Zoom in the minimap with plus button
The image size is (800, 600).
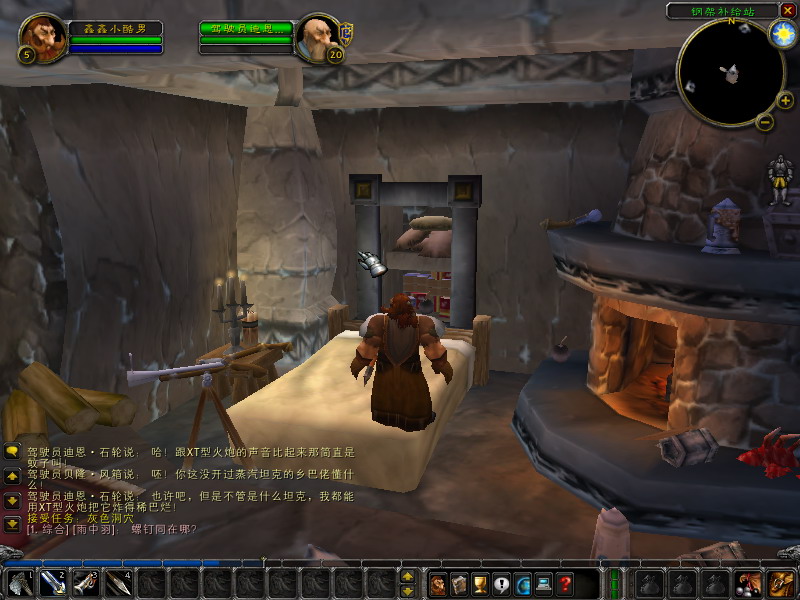(785, 100)
